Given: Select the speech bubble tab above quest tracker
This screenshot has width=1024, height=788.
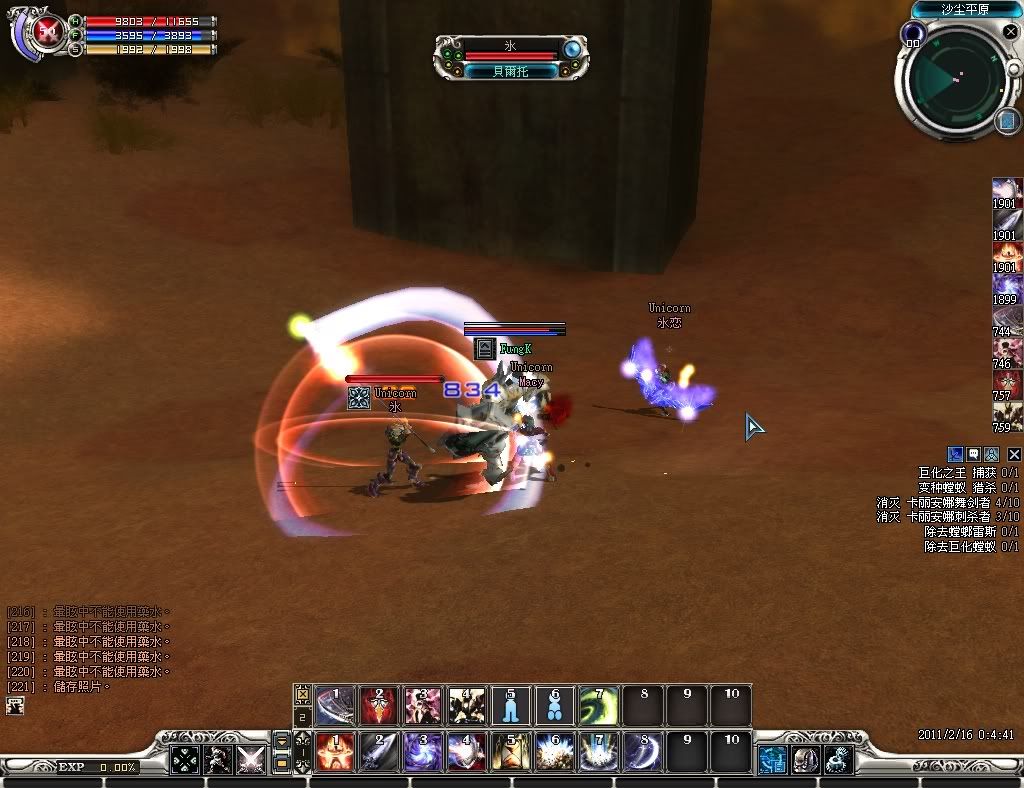Looking at the screenshot, I should click(x=973, y=454).
